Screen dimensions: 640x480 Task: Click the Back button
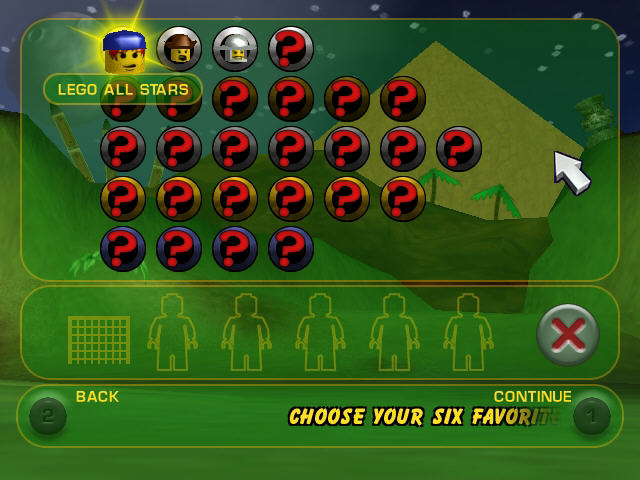[48, 414]
